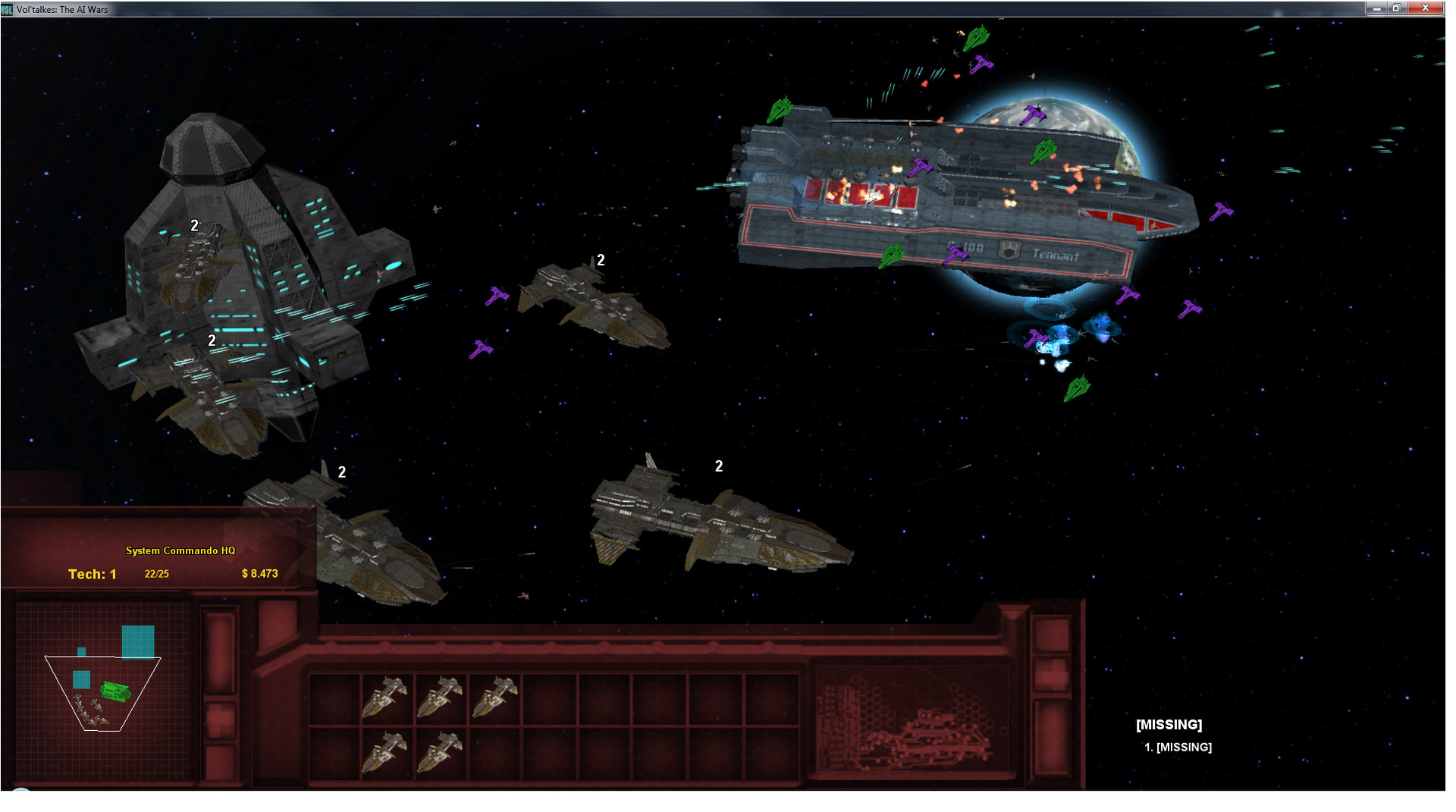Jump to the largest teal square on the minimap

138,641
